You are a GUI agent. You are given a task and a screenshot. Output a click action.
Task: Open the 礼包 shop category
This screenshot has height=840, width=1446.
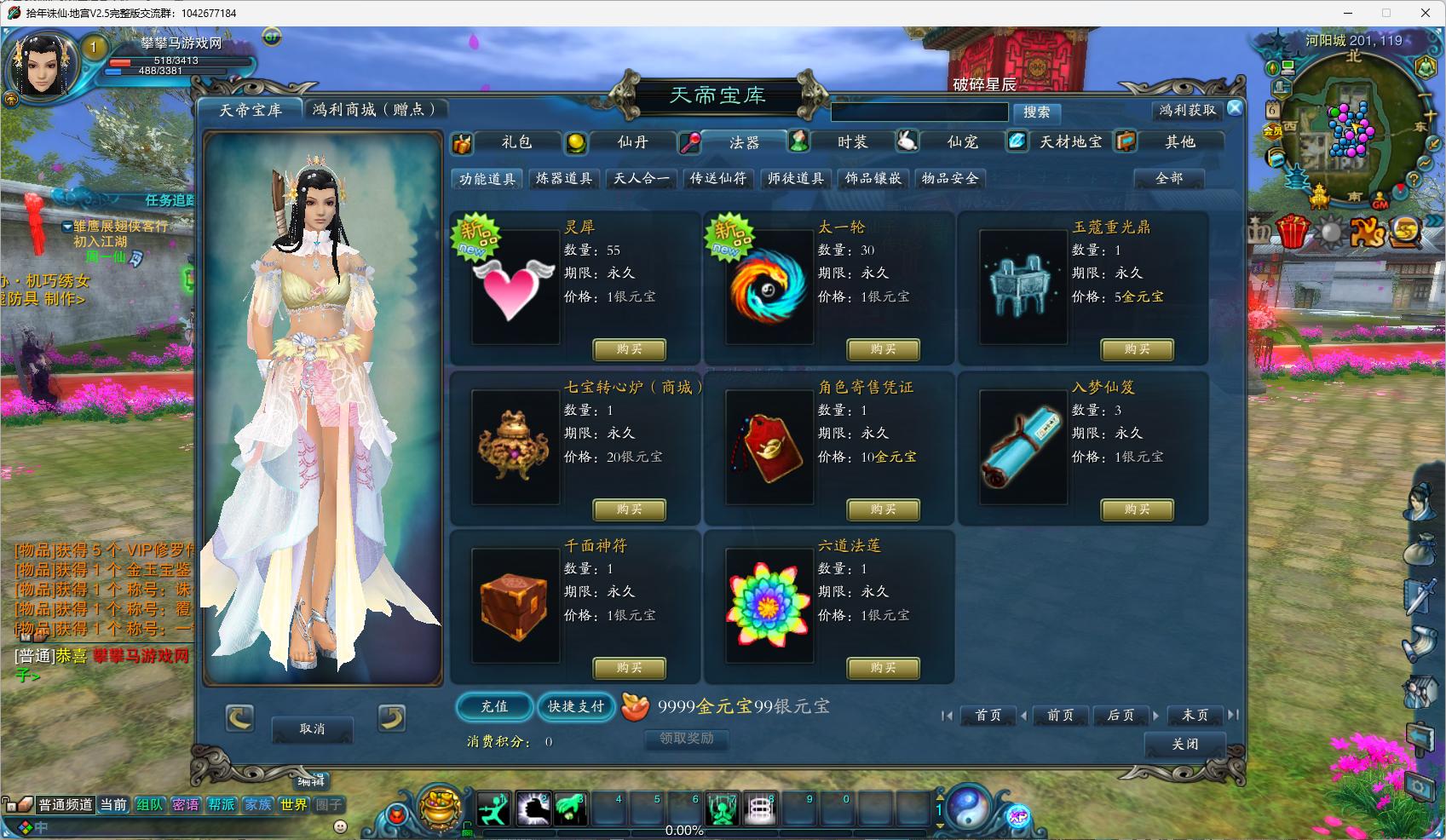coord(516,142)
